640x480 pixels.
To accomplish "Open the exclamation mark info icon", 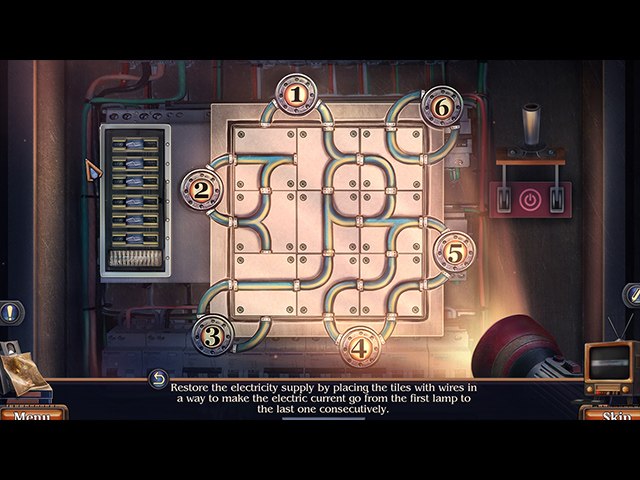I will coord(9,313).
